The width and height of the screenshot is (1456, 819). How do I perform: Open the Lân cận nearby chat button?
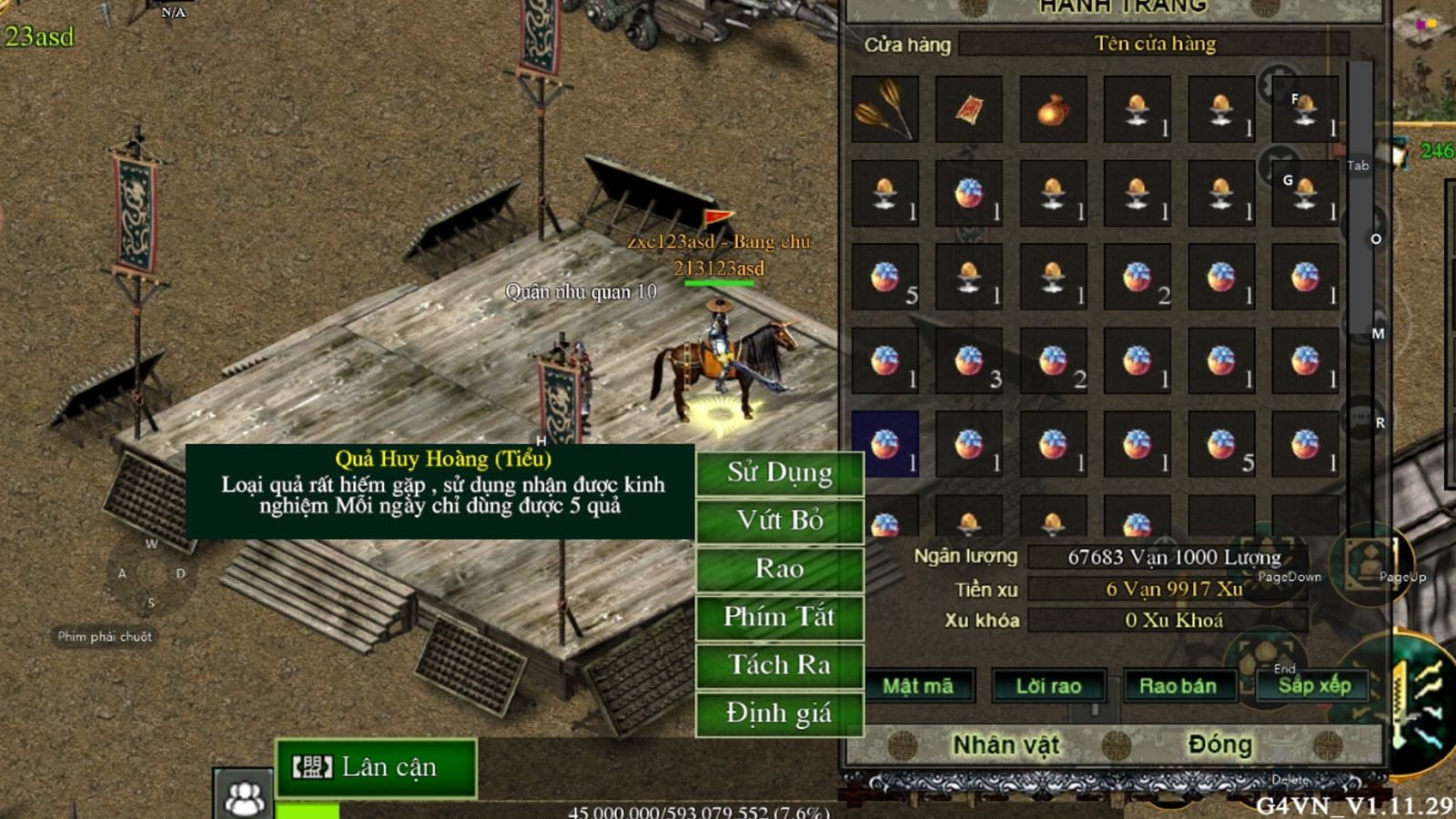(x=376, y=768)
